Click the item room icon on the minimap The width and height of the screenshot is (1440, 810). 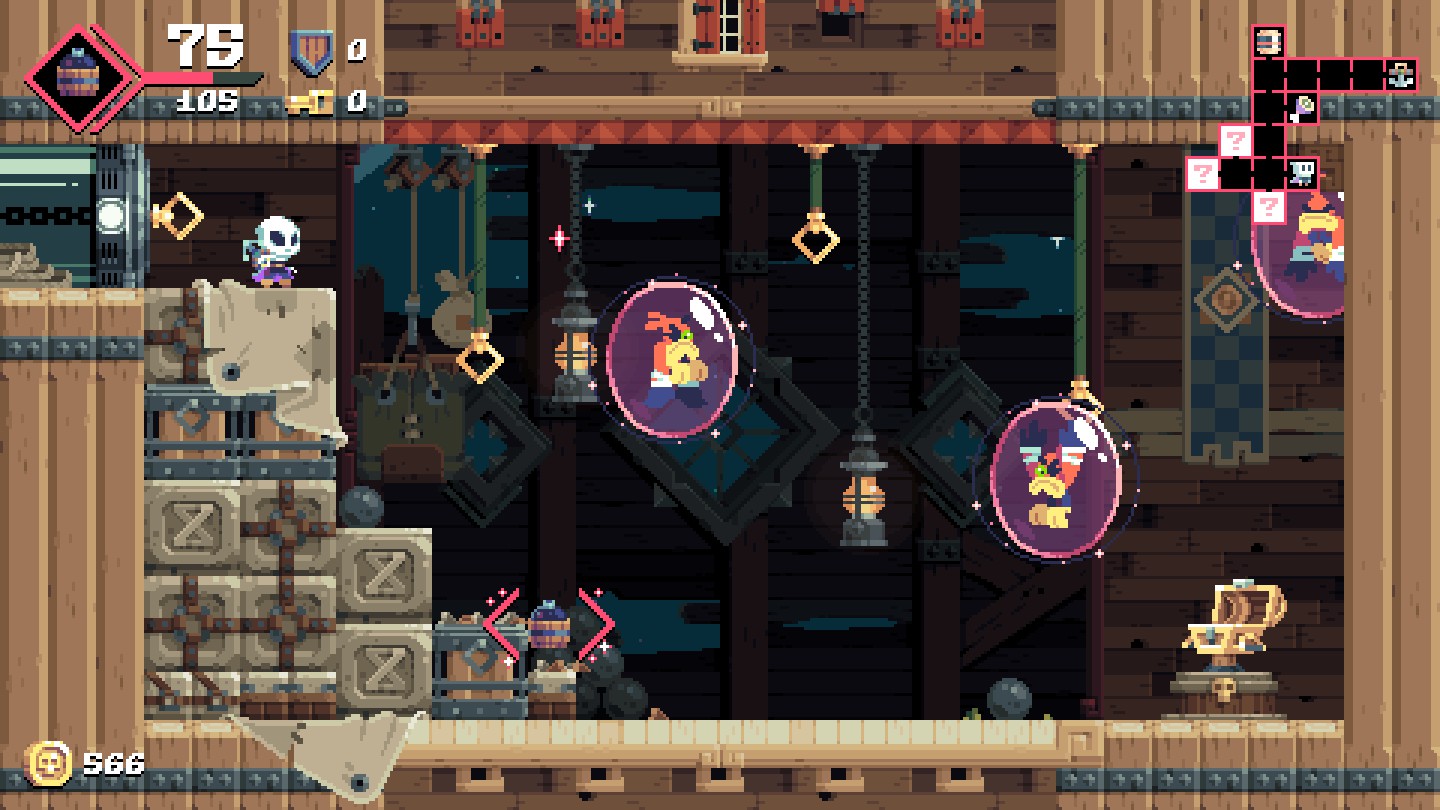pos(1303,108)
